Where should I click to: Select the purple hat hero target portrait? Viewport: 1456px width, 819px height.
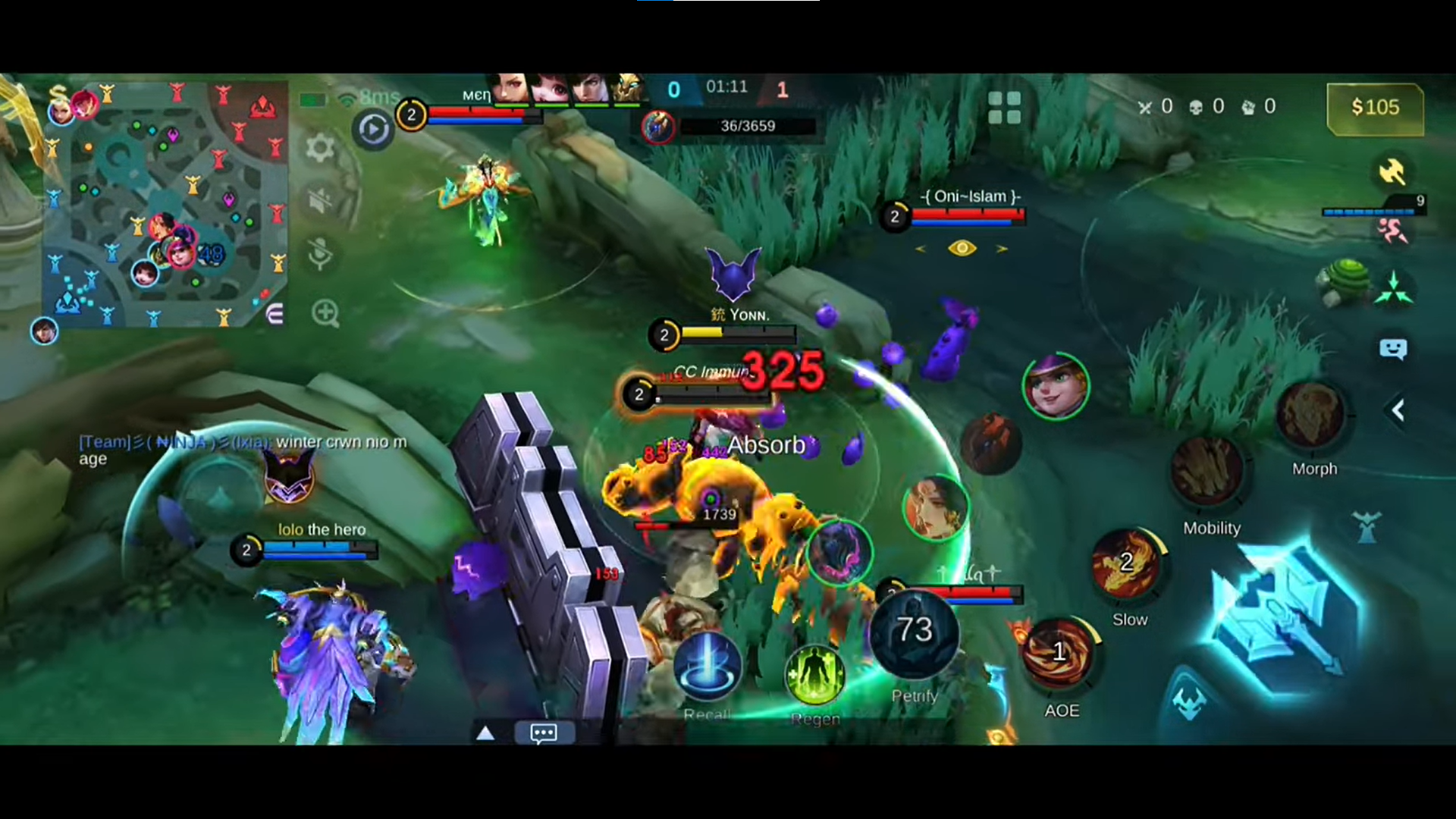tap(1056, 386)
